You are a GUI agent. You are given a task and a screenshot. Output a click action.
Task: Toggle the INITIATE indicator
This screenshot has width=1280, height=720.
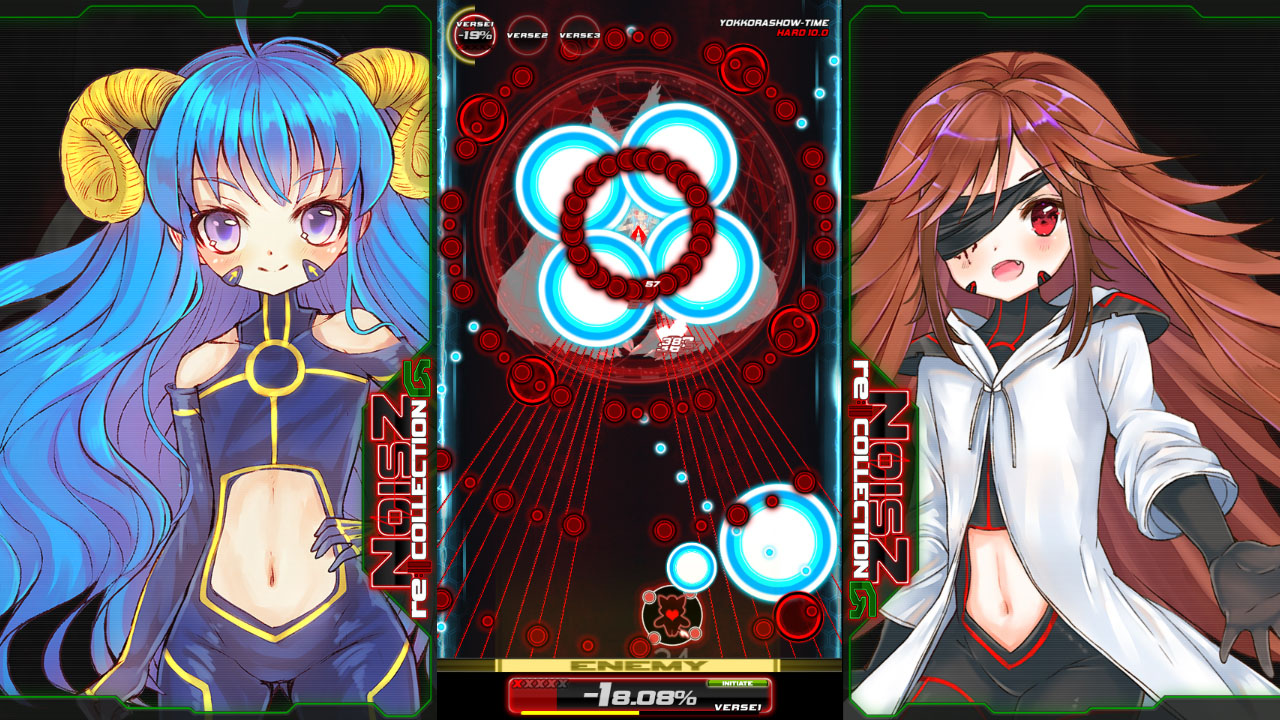(737, 682)
